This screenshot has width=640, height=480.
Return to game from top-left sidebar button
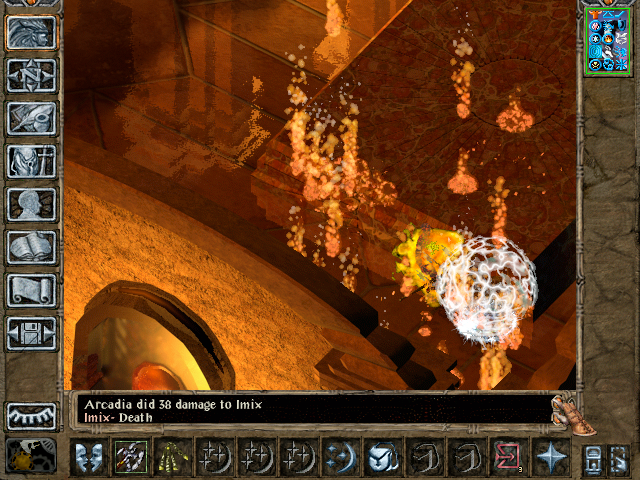[31, 32]
